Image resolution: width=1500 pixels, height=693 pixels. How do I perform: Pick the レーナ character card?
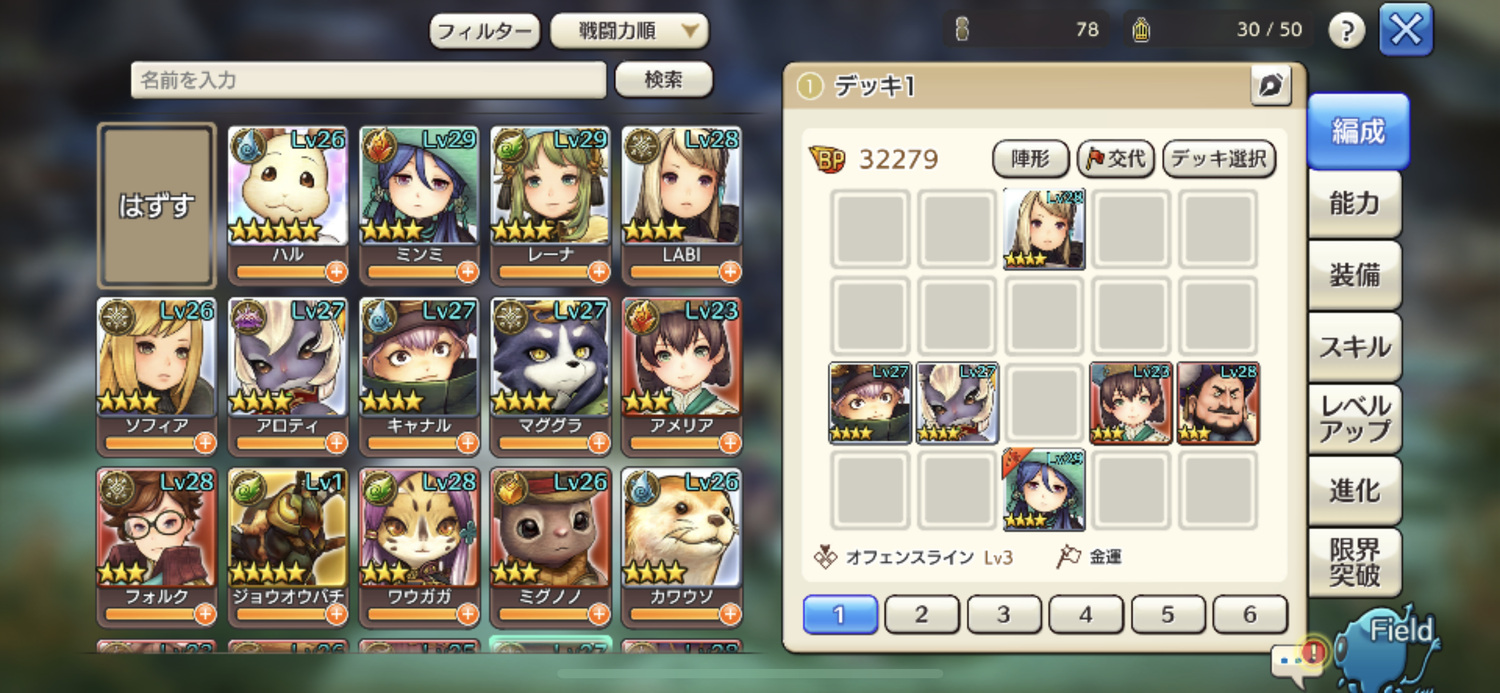tap(550, 195)
